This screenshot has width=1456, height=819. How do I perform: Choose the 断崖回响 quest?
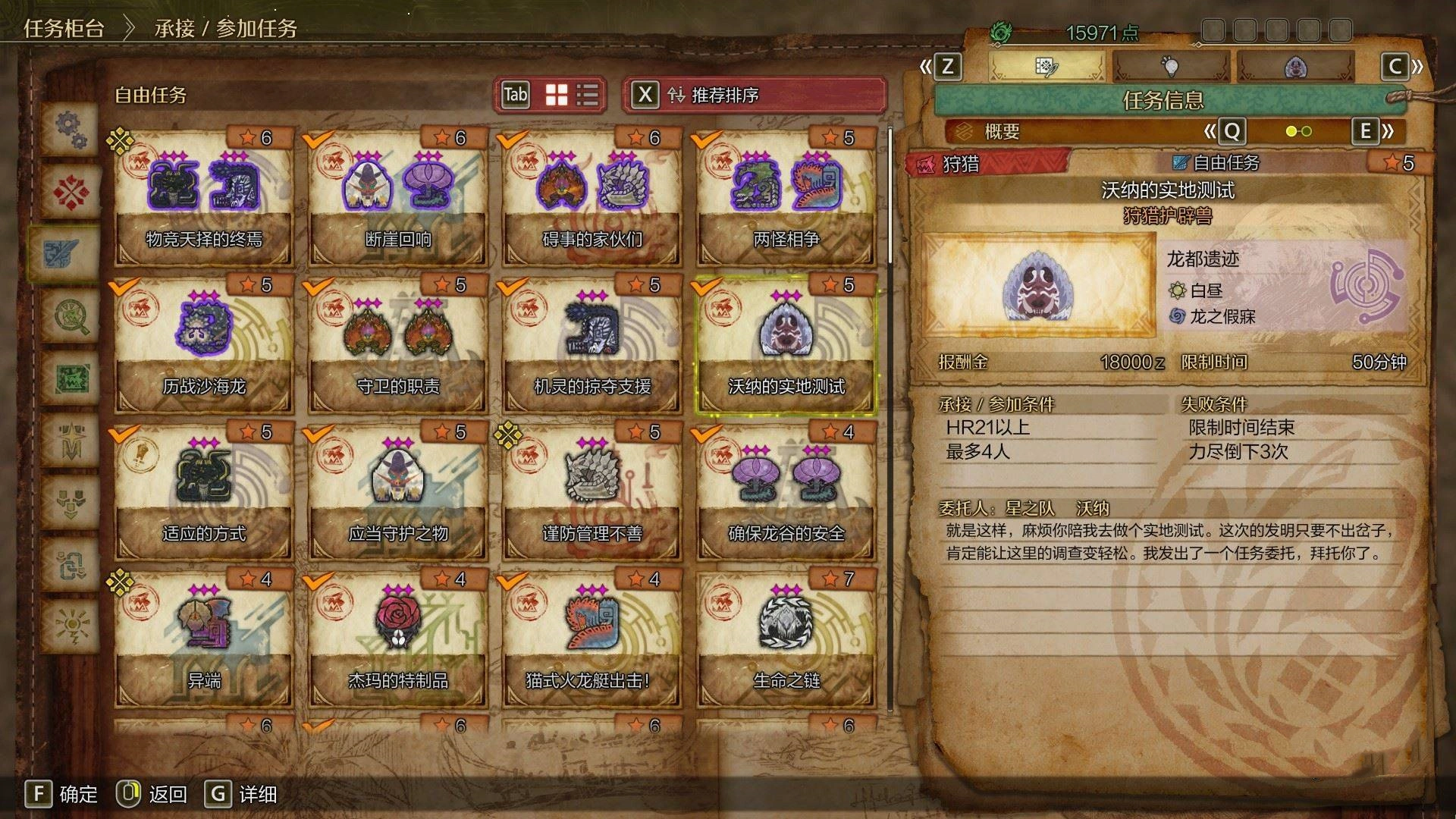tap(397, 199)
